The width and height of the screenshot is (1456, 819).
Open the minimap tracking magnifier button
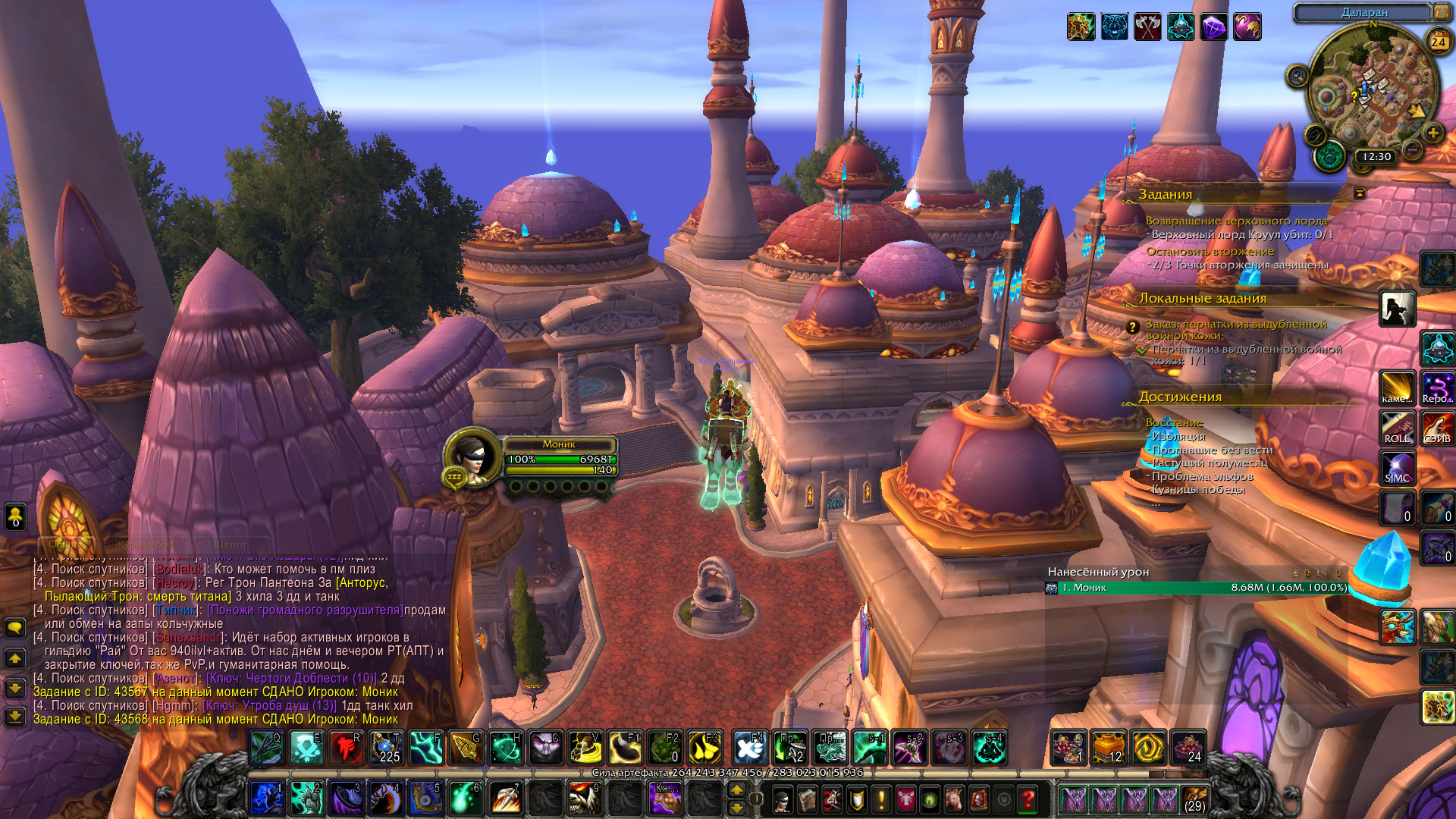1297,76
